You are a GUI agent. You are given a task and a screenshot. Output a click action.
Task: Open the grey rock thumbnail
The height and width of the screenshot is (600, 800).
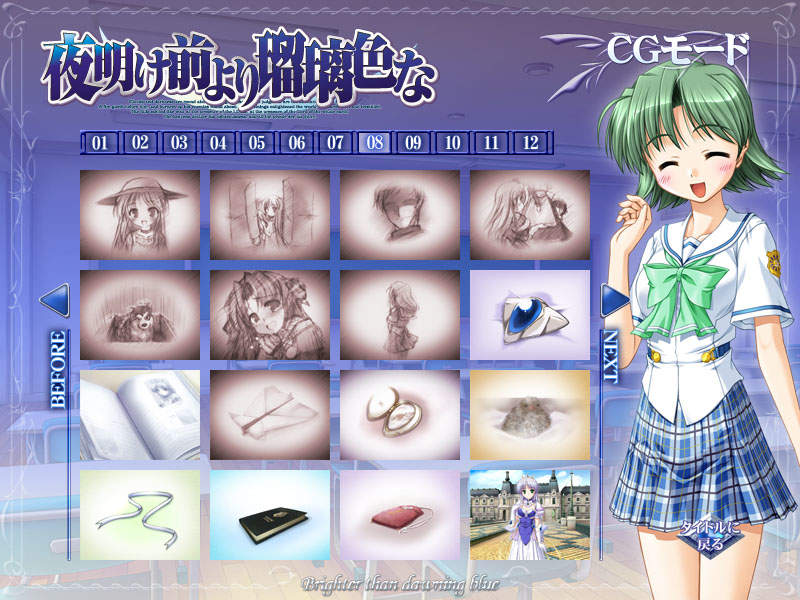(x=529, y=415)
